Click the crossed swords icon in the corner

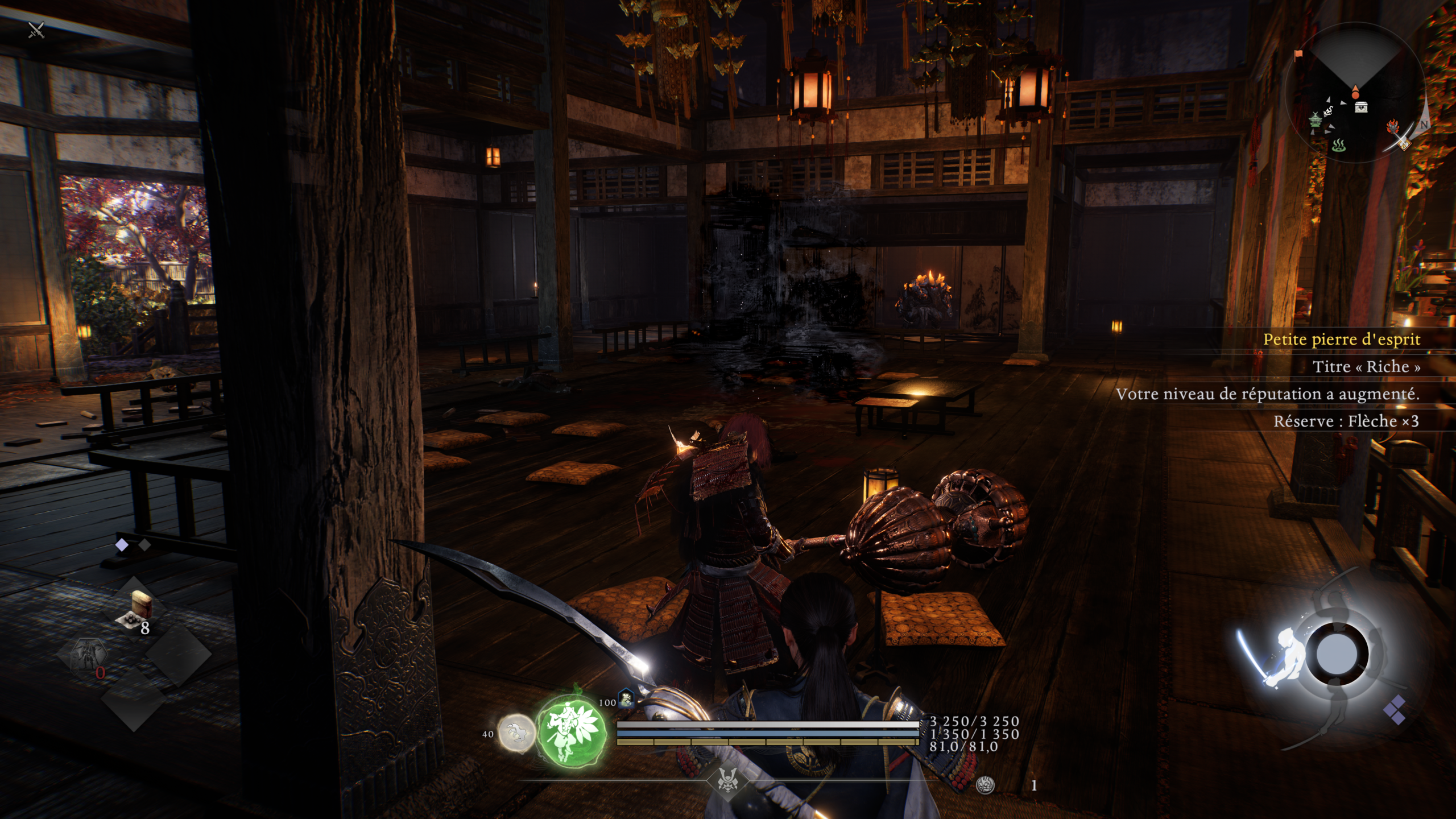(x=36, y=30)
